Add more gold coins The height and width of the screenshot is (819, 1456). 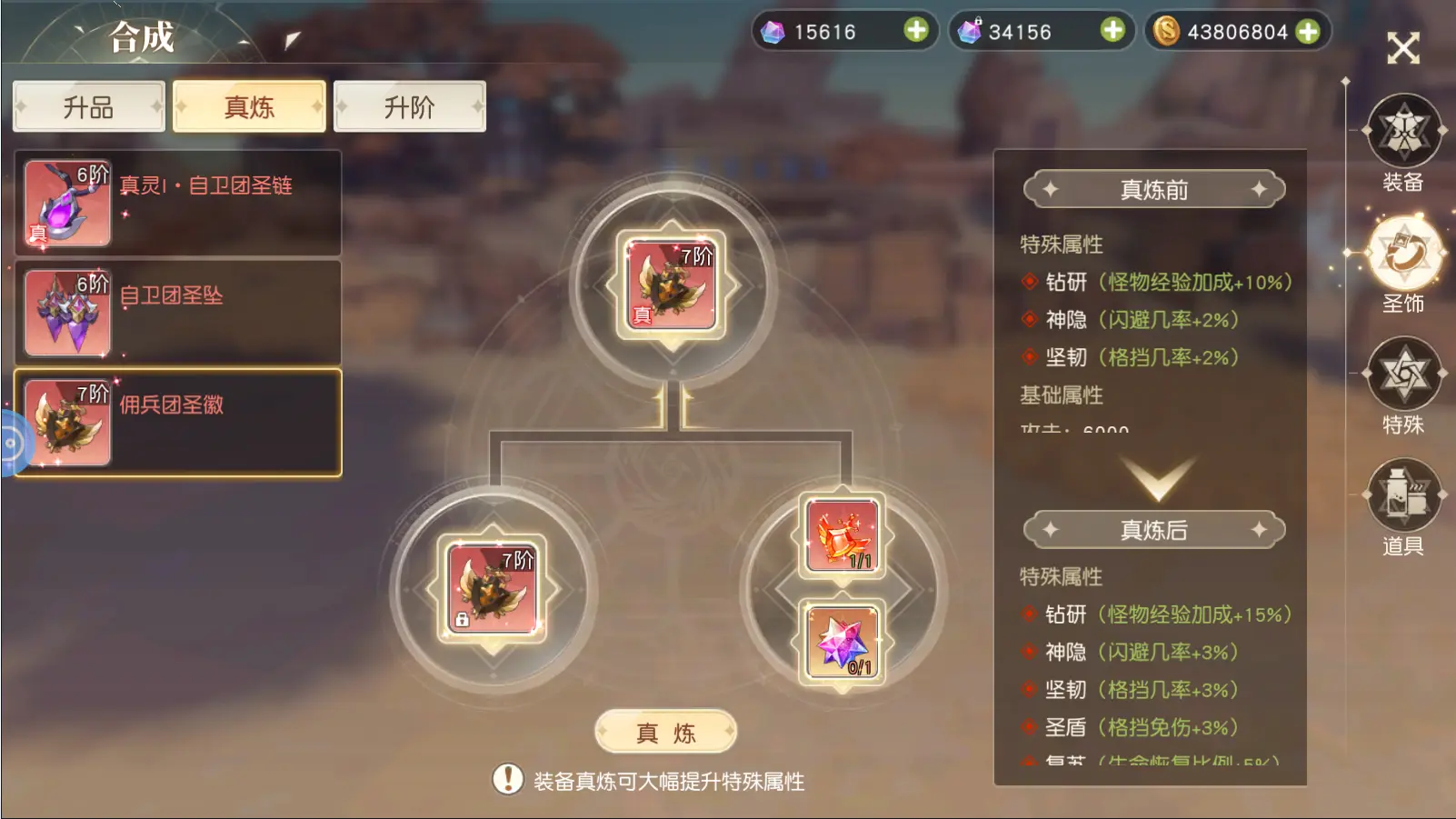point(1308,32)
